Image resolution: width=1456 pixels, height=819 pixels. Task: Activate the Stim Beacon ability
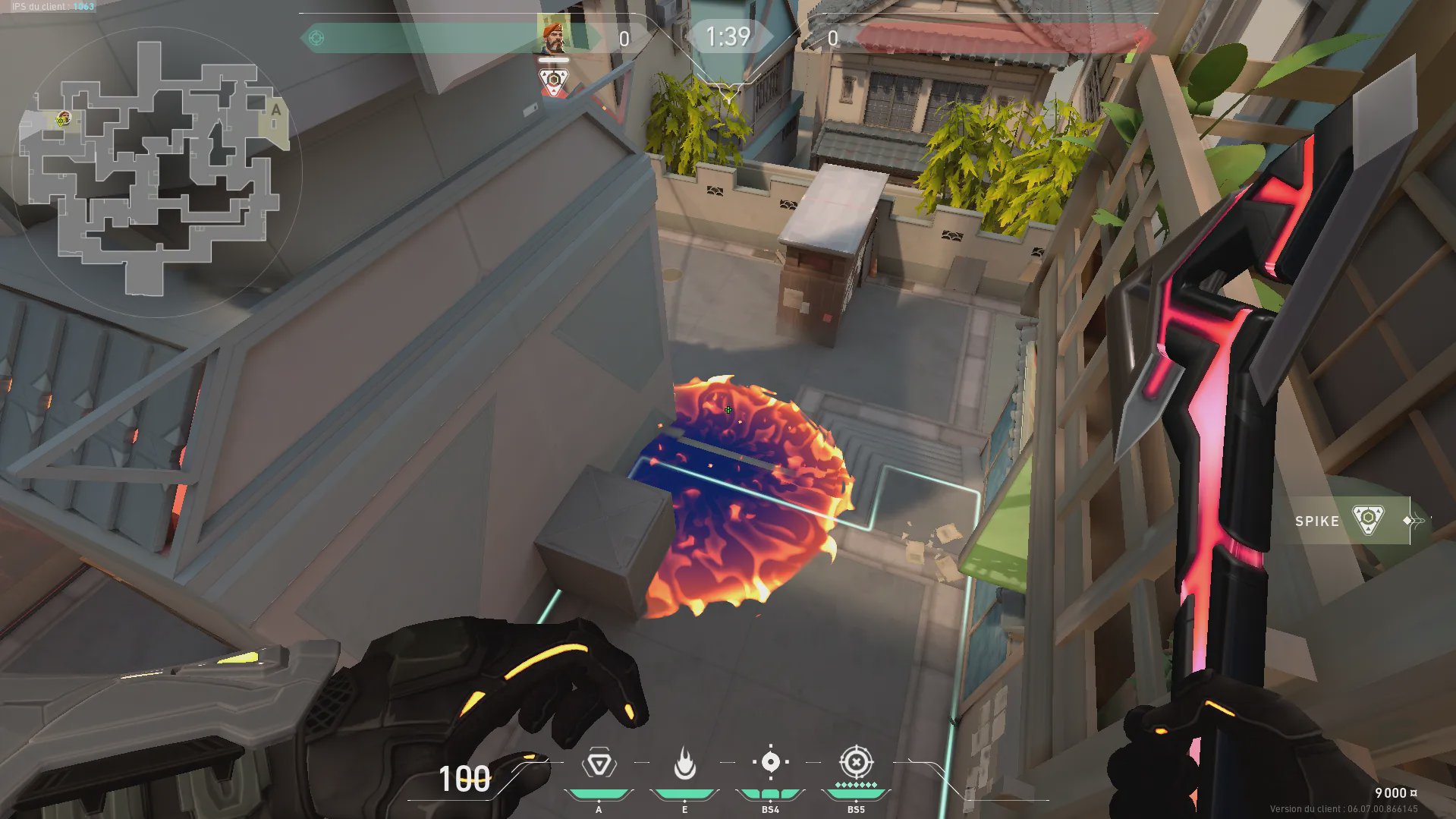click(599, 764)
